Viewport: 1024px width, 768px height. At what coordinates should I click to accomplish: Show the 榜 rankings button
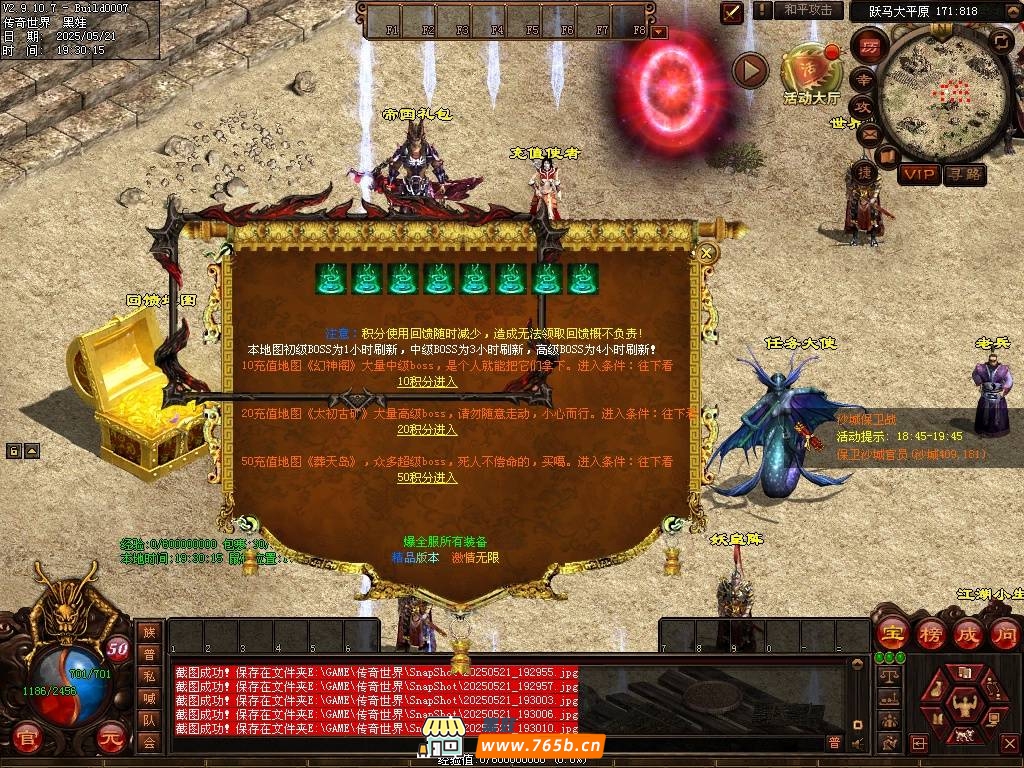coord(929,634)
